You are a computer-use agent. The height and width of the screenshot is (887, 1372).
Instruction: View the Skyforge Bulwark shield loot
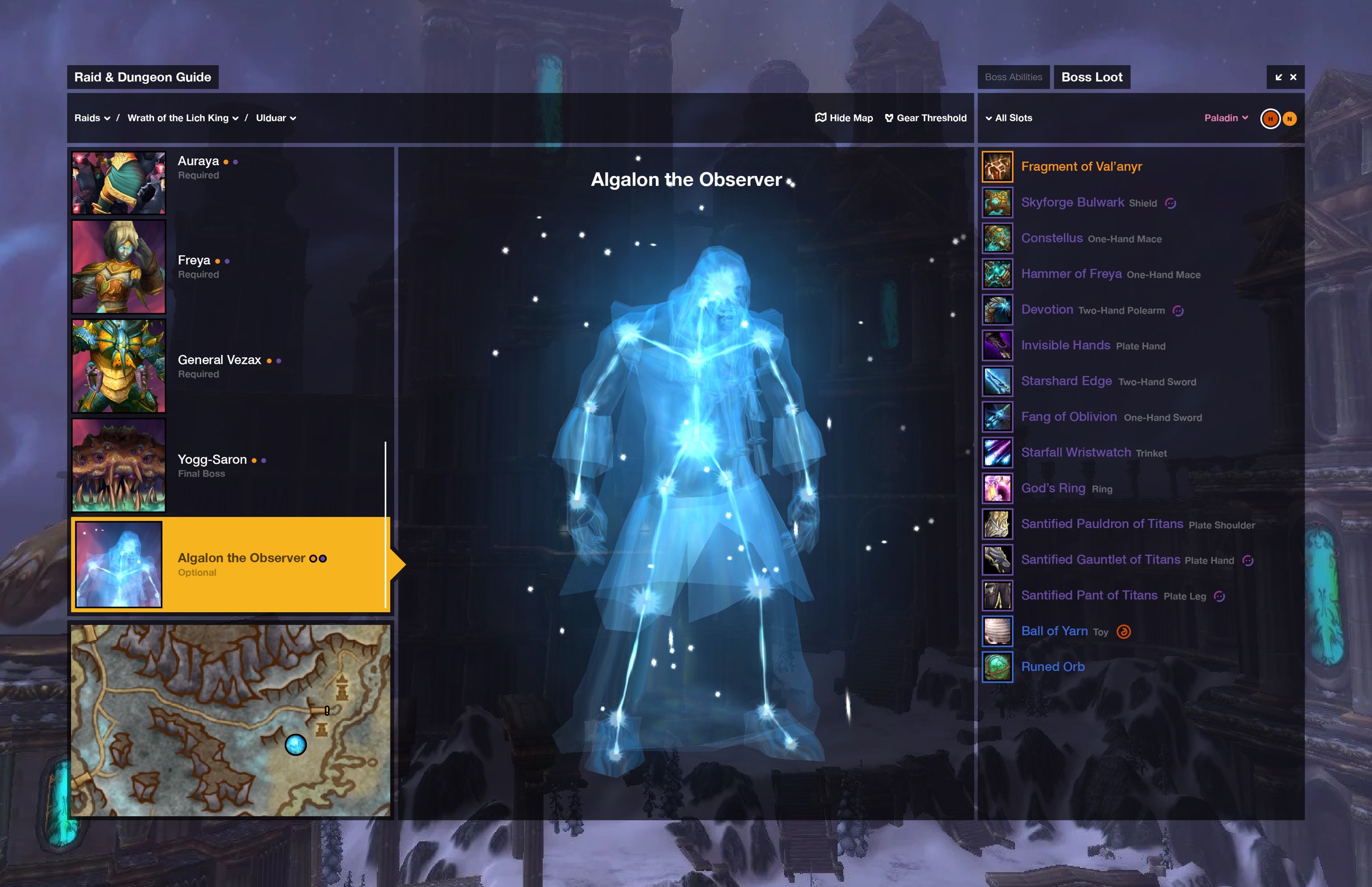point(1072,203)
